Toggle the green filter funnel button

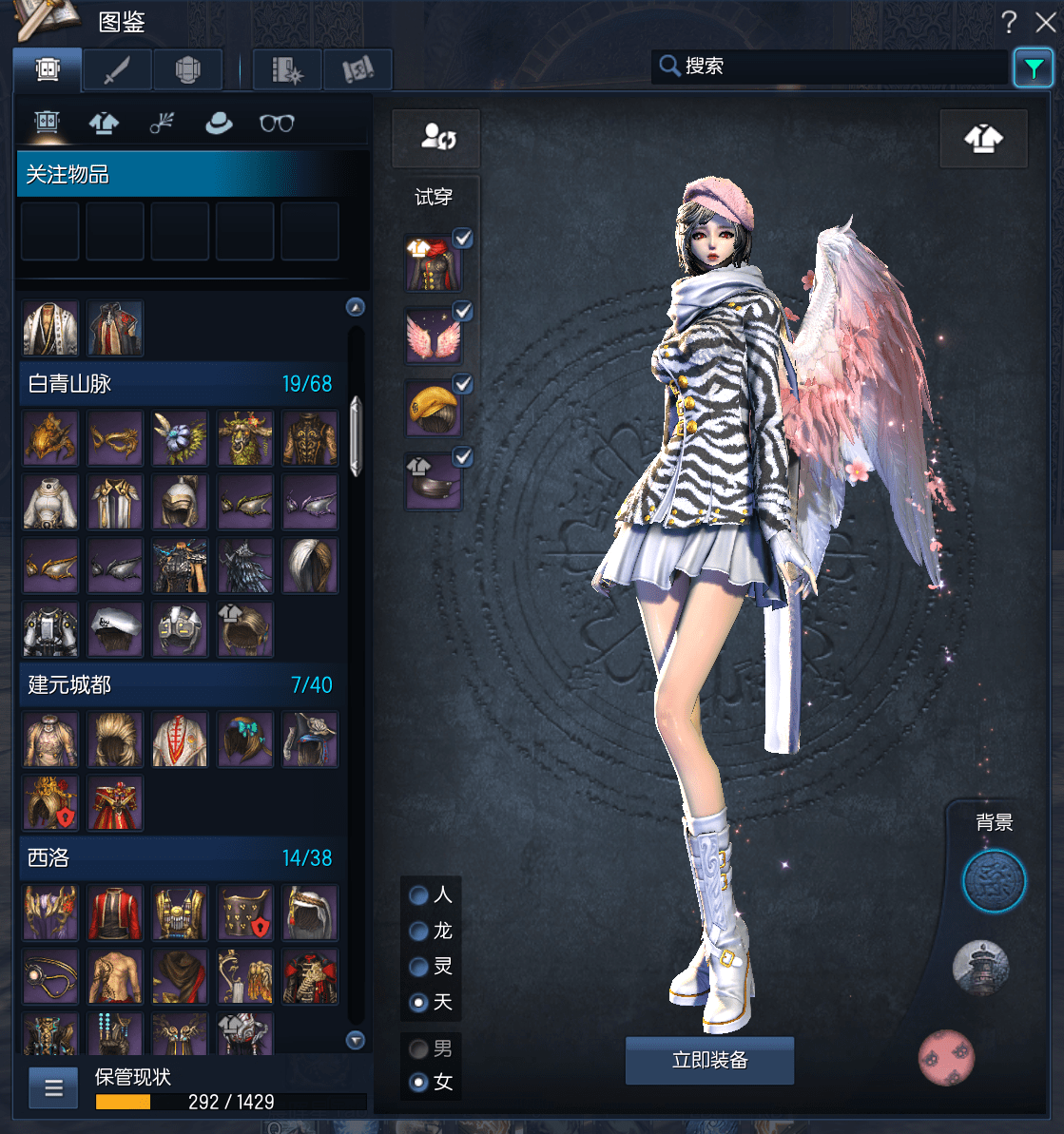pos(1033,67)
